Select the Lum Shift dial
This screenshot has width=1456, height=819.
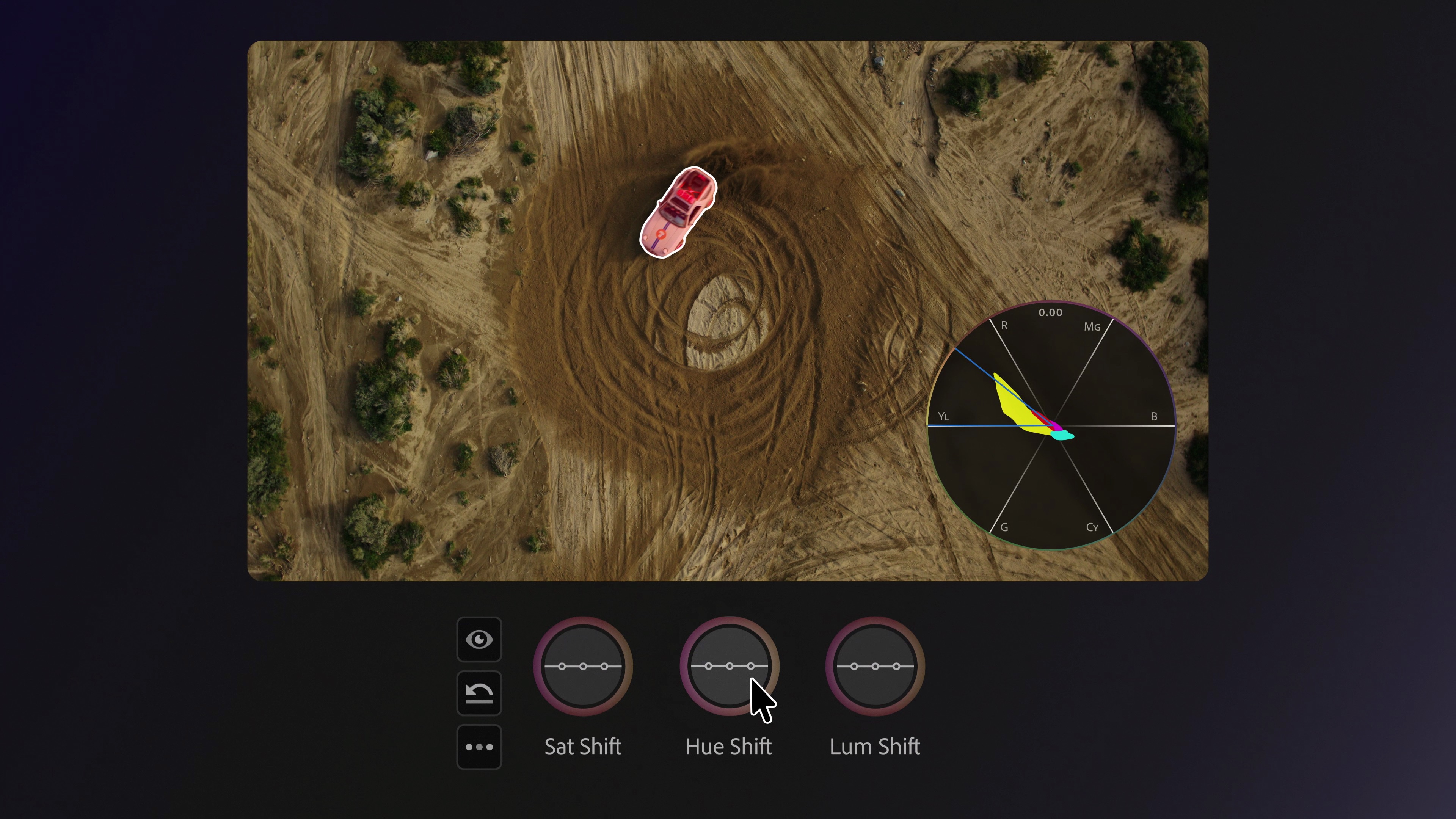875,667
